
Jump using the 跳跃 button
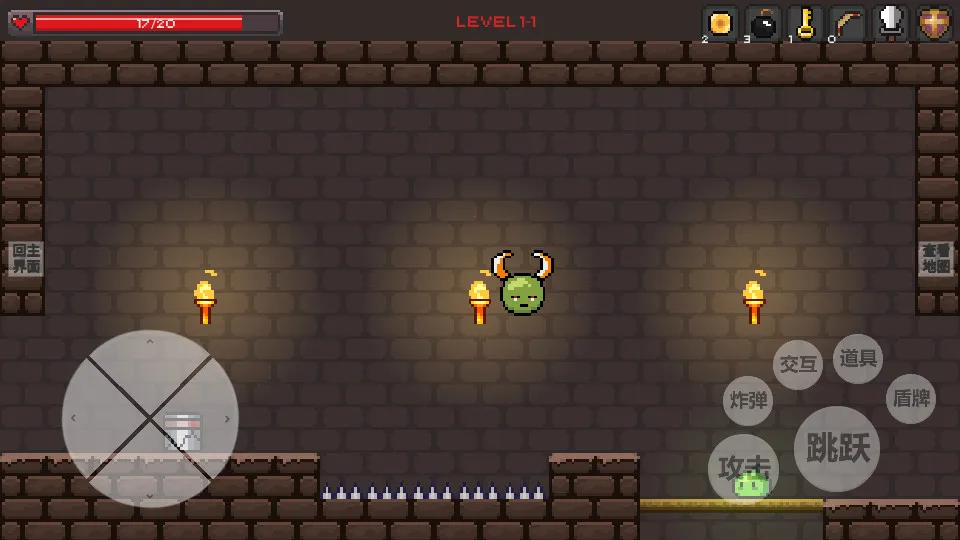point(837,449)
